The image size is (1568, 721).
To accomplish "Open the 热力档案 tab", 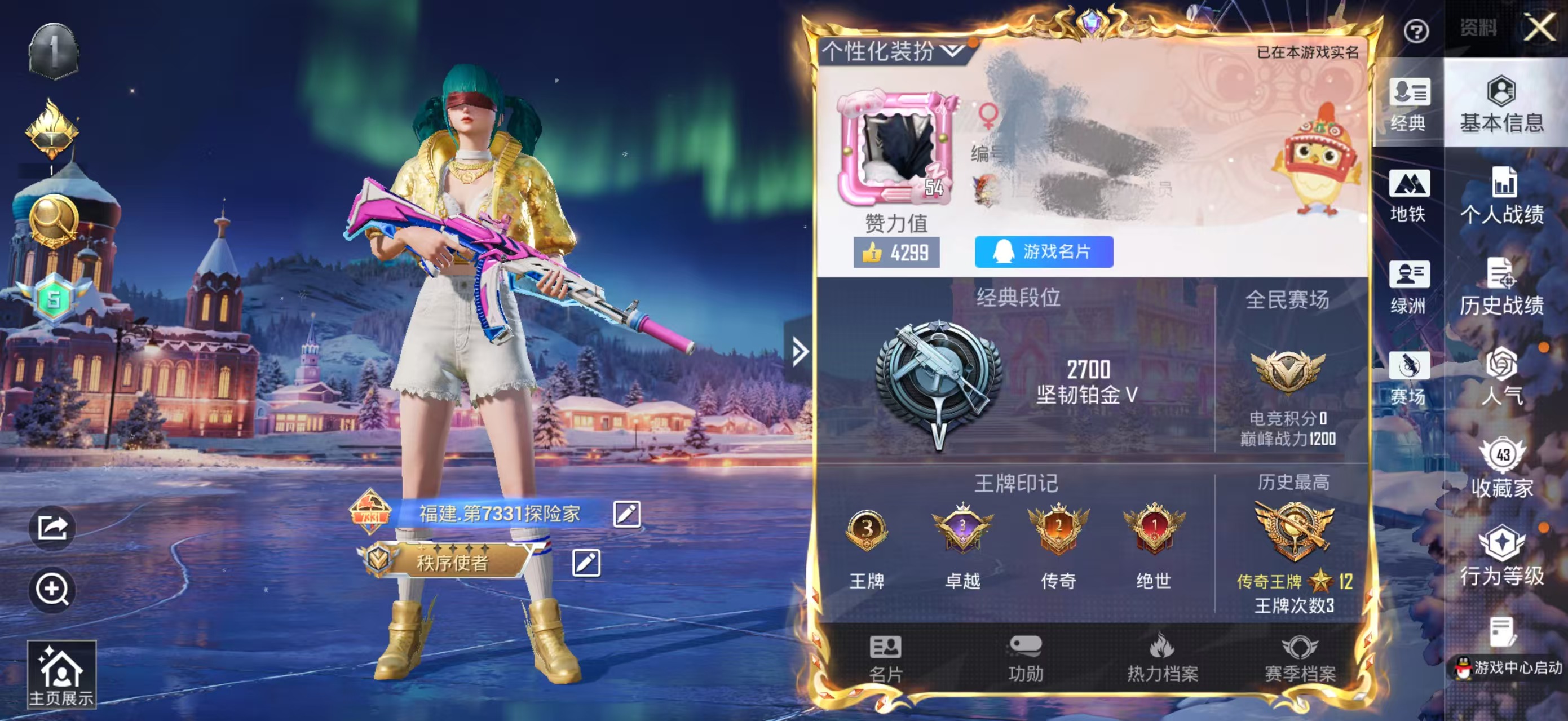I will point(1162,658).
